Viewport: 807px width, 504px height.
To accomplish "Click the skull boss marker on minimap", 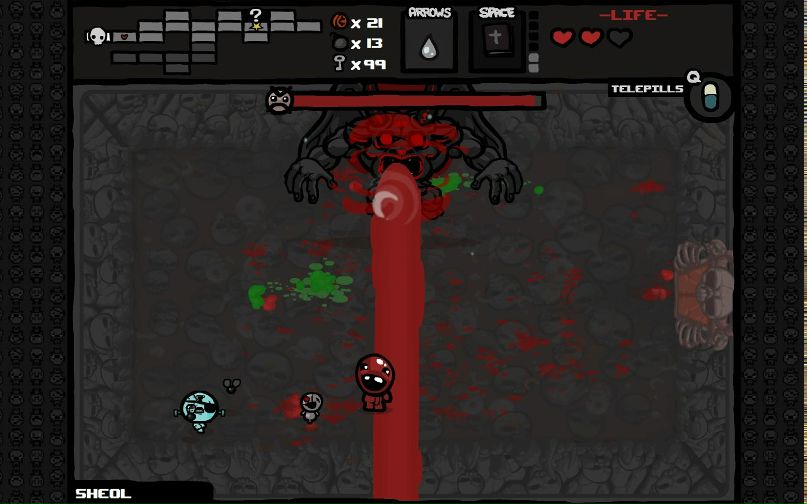I will coord(97,36).
